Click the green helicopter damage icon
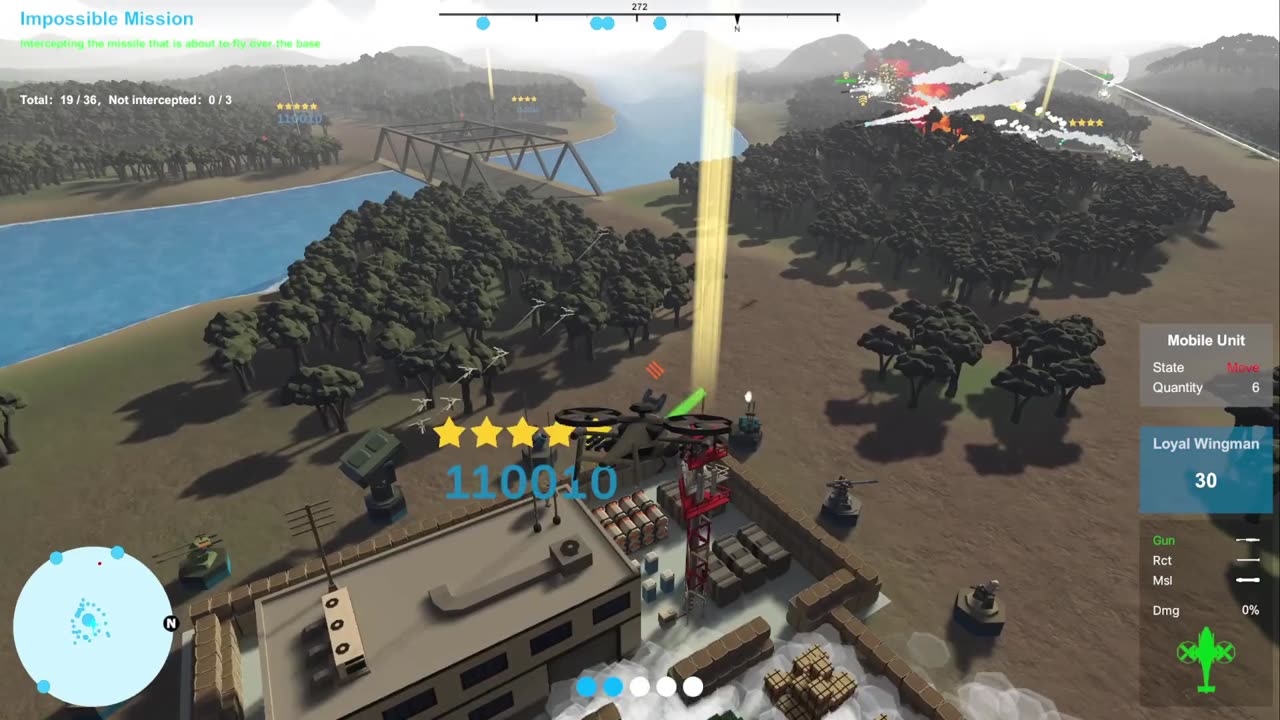Screen dimensions: 1280x720 tap(1205, 656)
